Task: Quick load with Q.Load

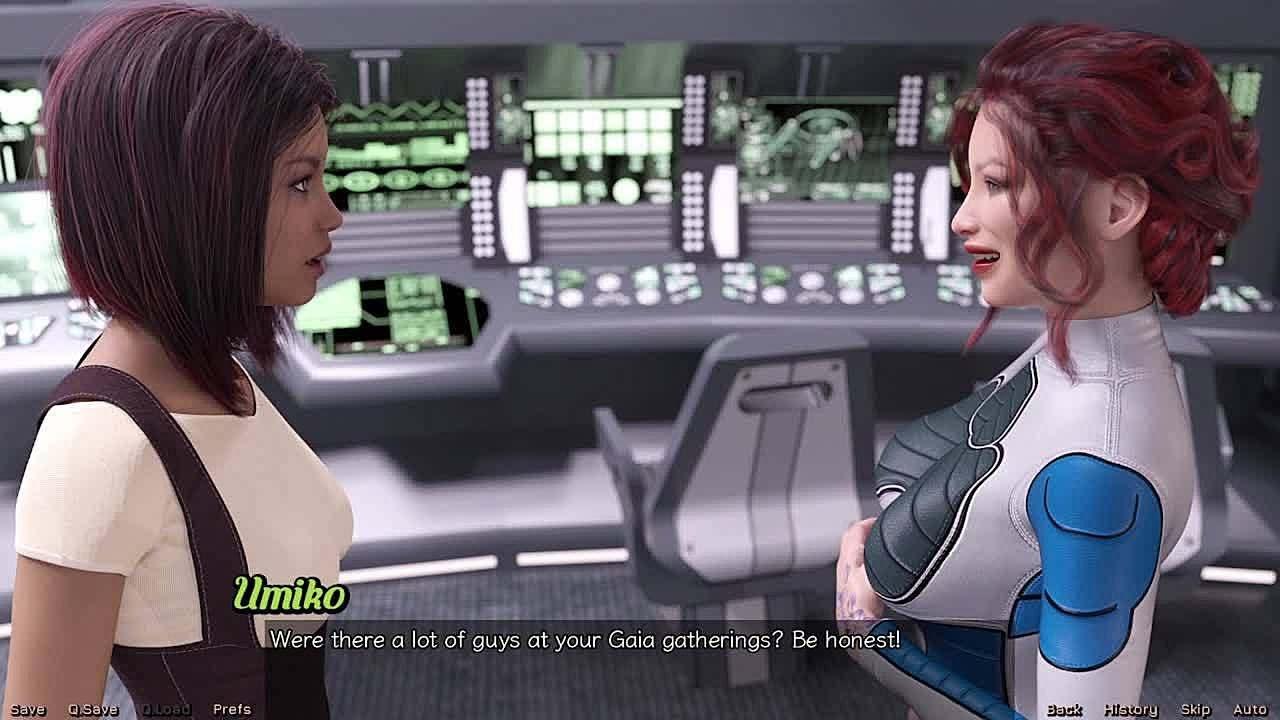Action: pyautogui.click(x=165, y=709)
